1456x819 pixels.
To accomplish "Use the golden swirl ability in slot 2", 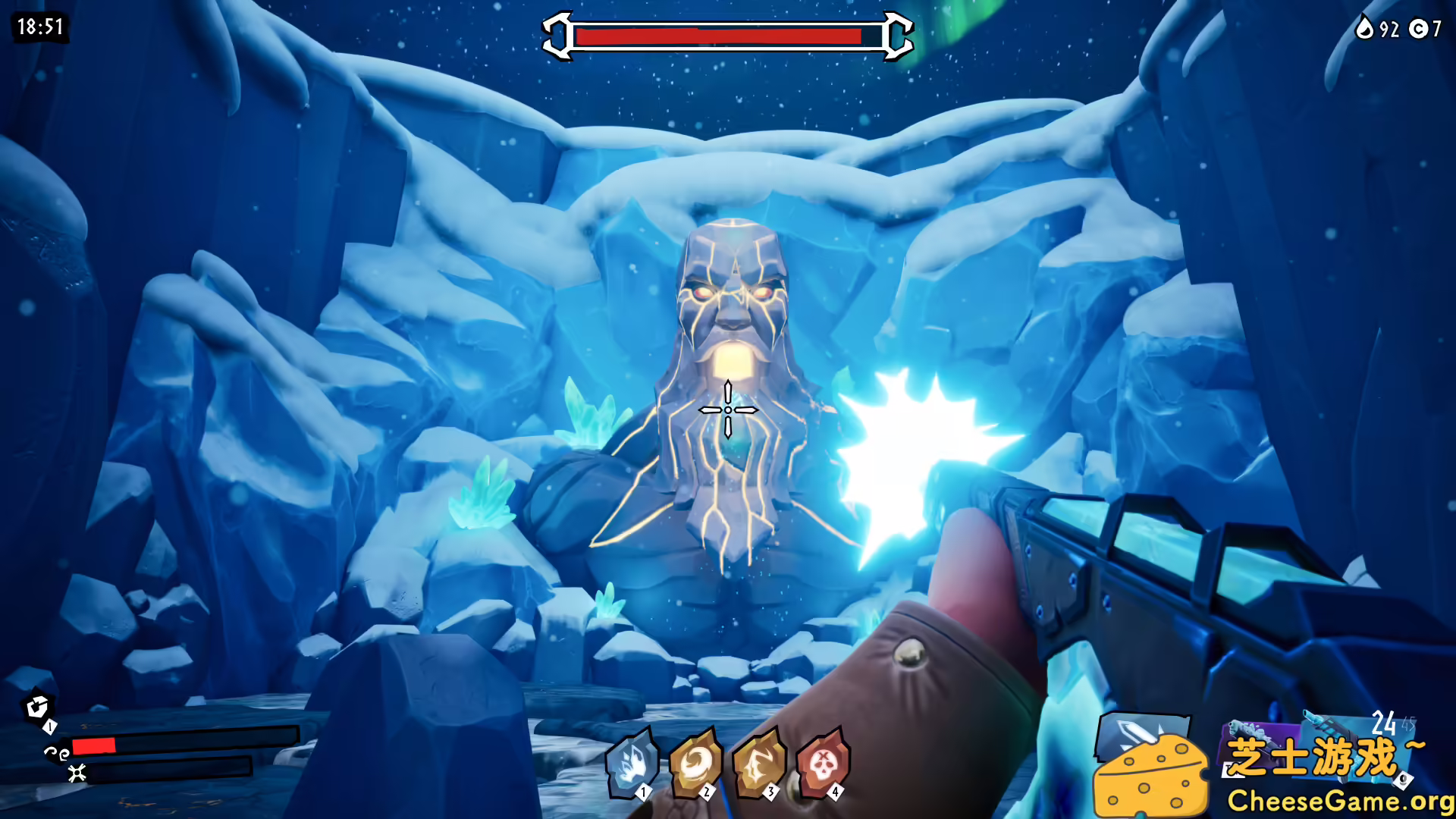I will [x=695, y=762].
